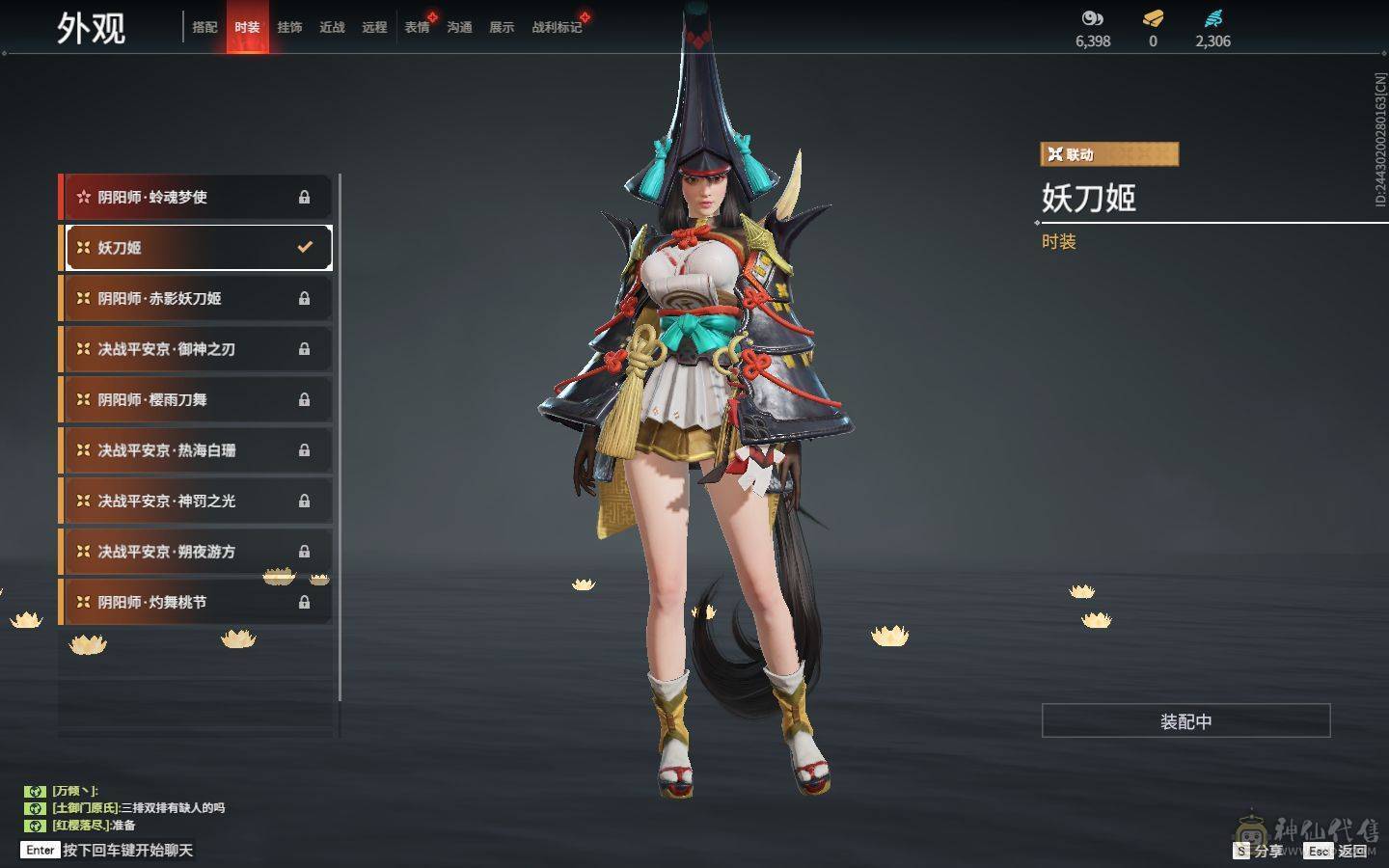Switch to the 搭配 tab
The height and width of the screenshot is (868, 1389).
click(x=204, y=27)
